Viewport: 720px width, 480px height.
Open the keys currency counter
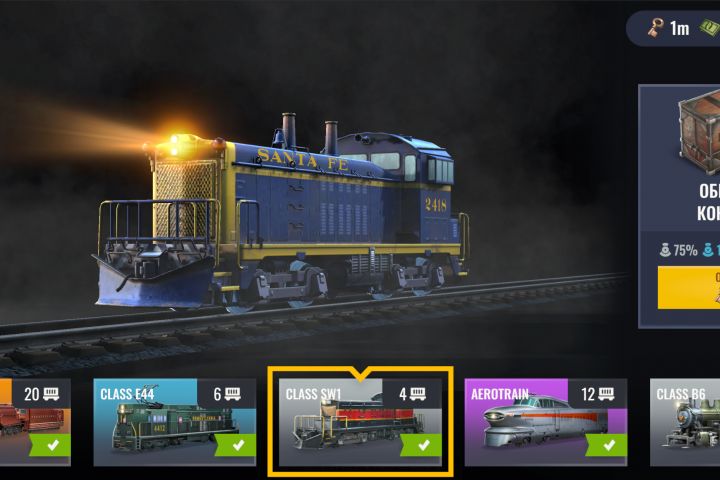(665, 28)
